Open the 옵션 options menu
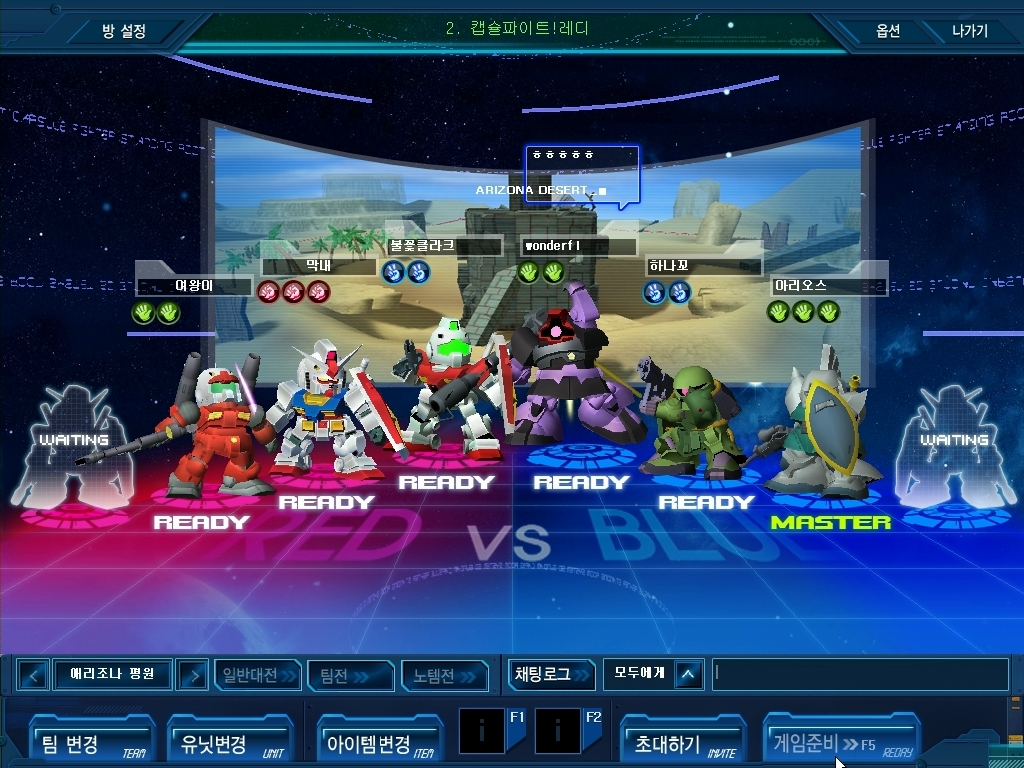Image resolution: width=1024 pixels, height=768 pixels. pyautogui.click(x=888, y=31)
